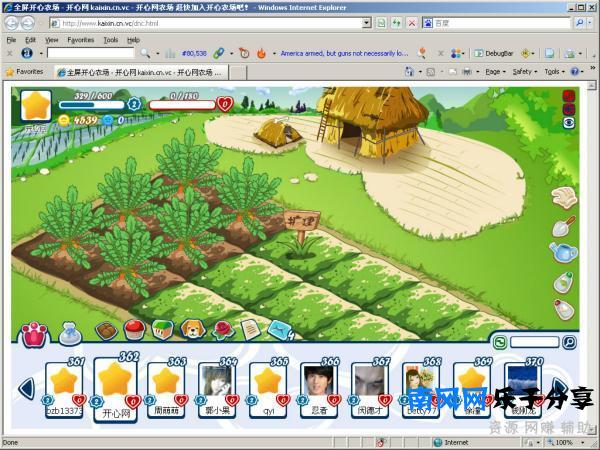Image resolution: width=600 pixels, height=450 pixels.
Task: Click the friend search magnifier button
Action: click(x=569, y=342)
